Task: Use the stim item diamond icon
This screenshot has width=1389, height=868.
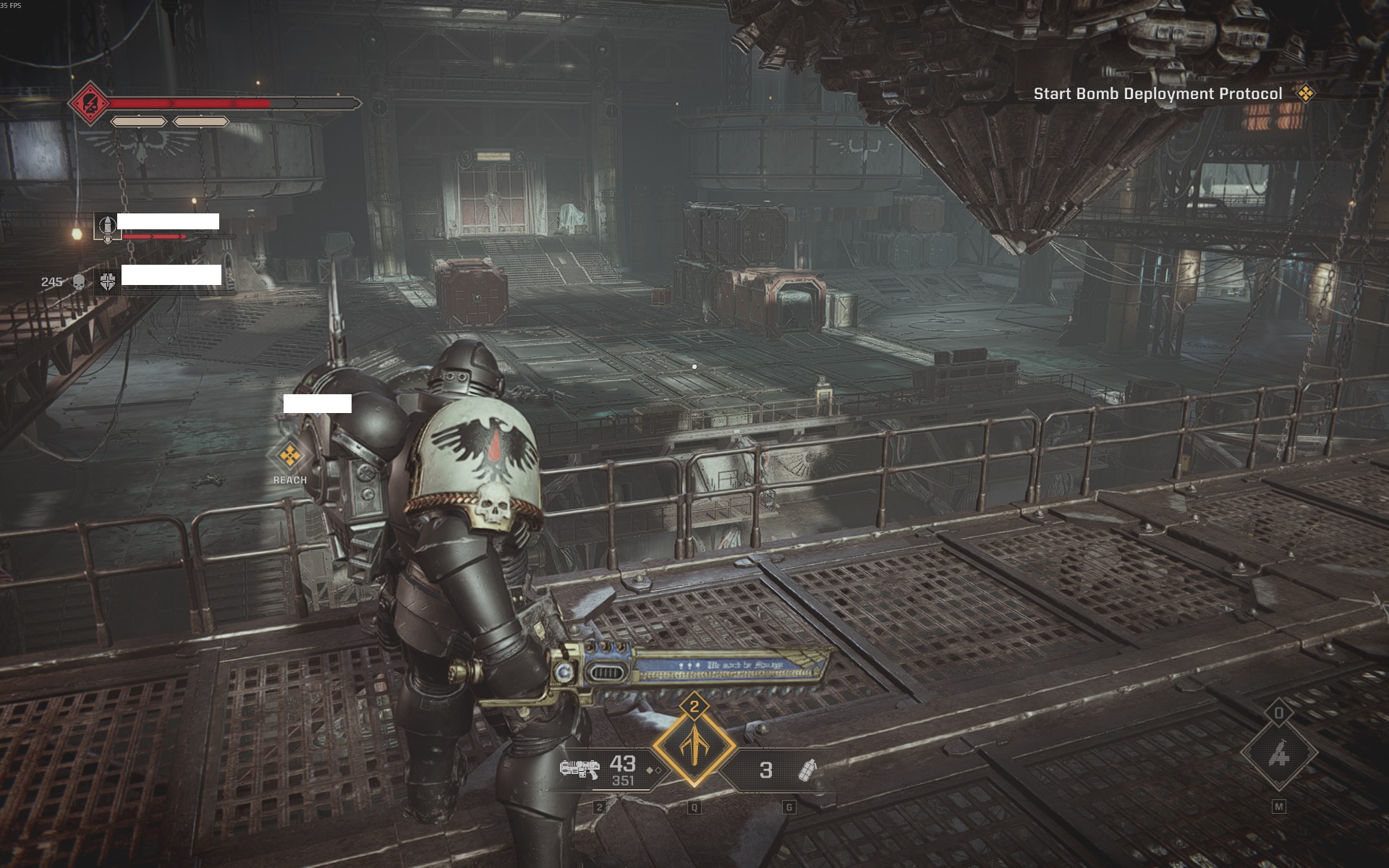Action: pyautogui.click(x=1278, y=752)
